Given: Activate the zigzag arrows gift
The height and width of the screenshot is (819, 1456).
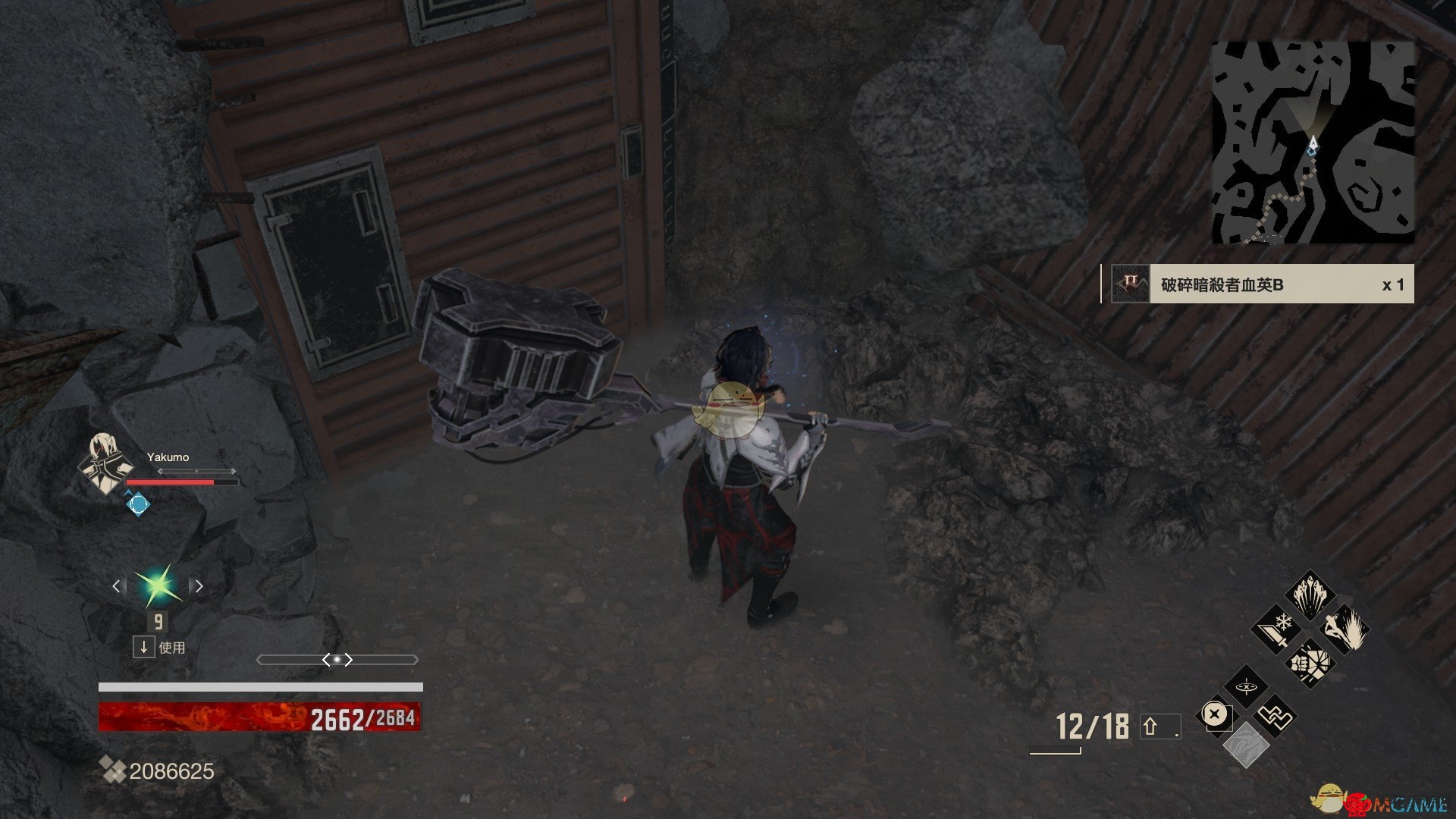Looking at the screenshot, I should [1275, 715].
